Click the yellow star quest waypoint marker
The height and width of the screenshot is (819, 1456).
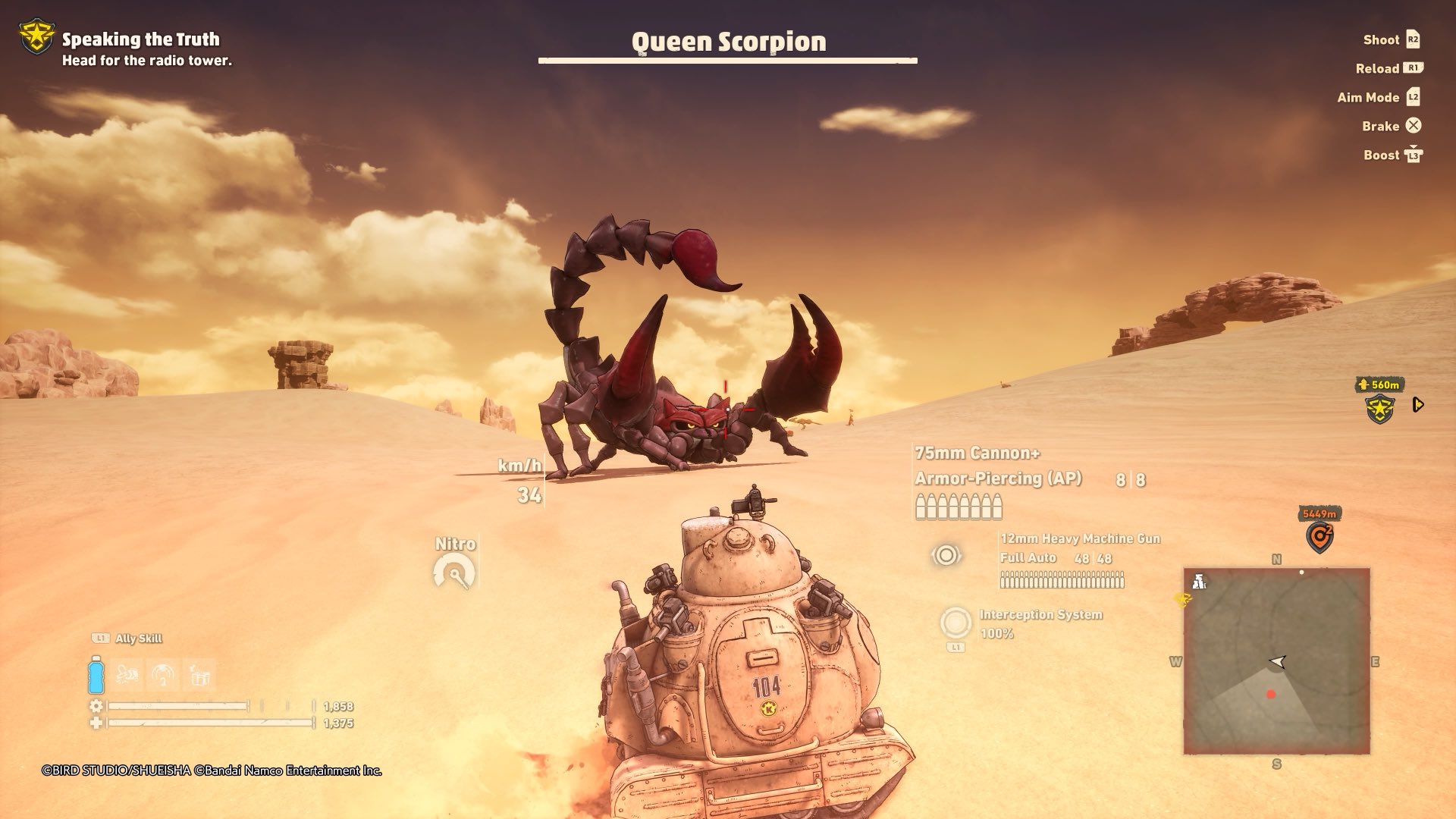tap(1380, 409)
